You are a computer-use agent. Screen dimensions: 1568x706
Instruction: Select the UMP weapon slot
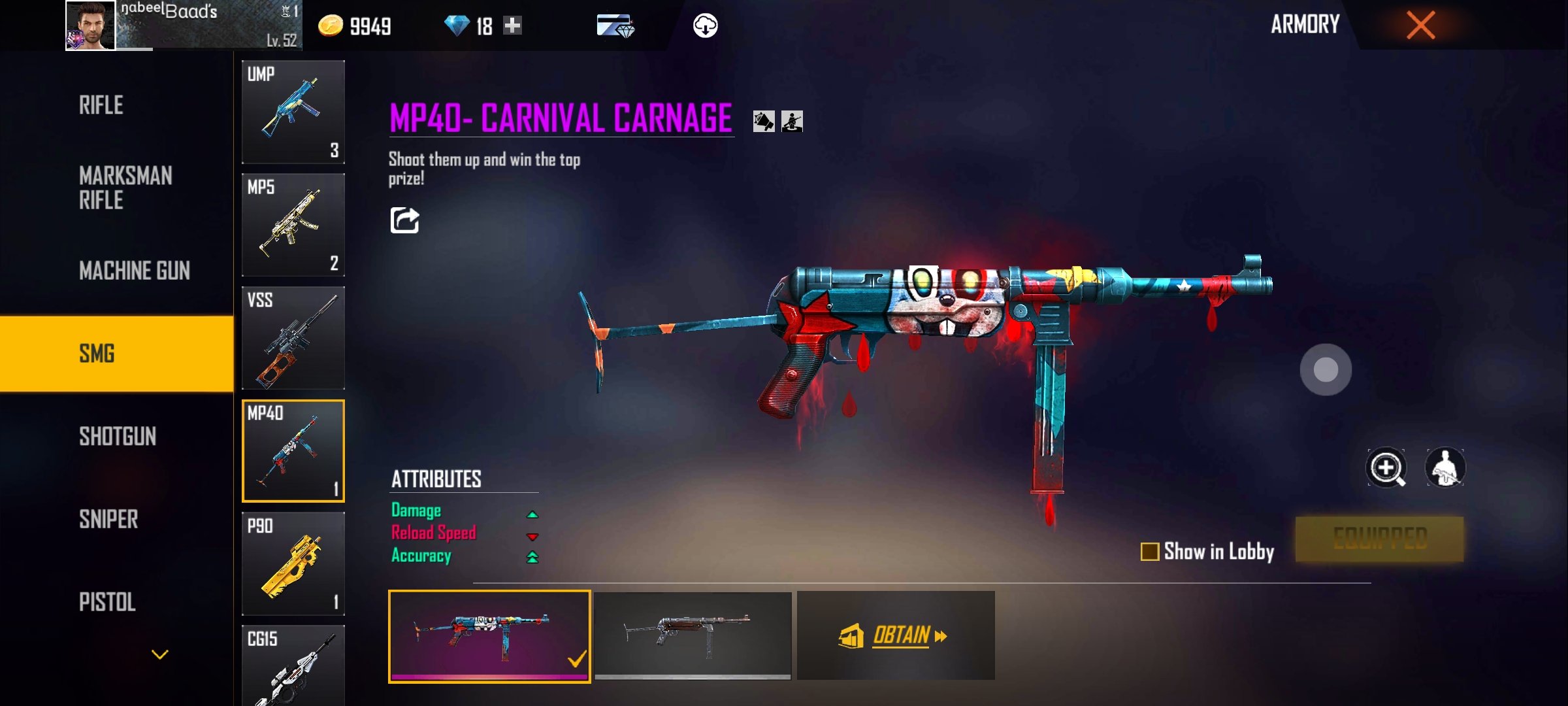pos(293,112)
